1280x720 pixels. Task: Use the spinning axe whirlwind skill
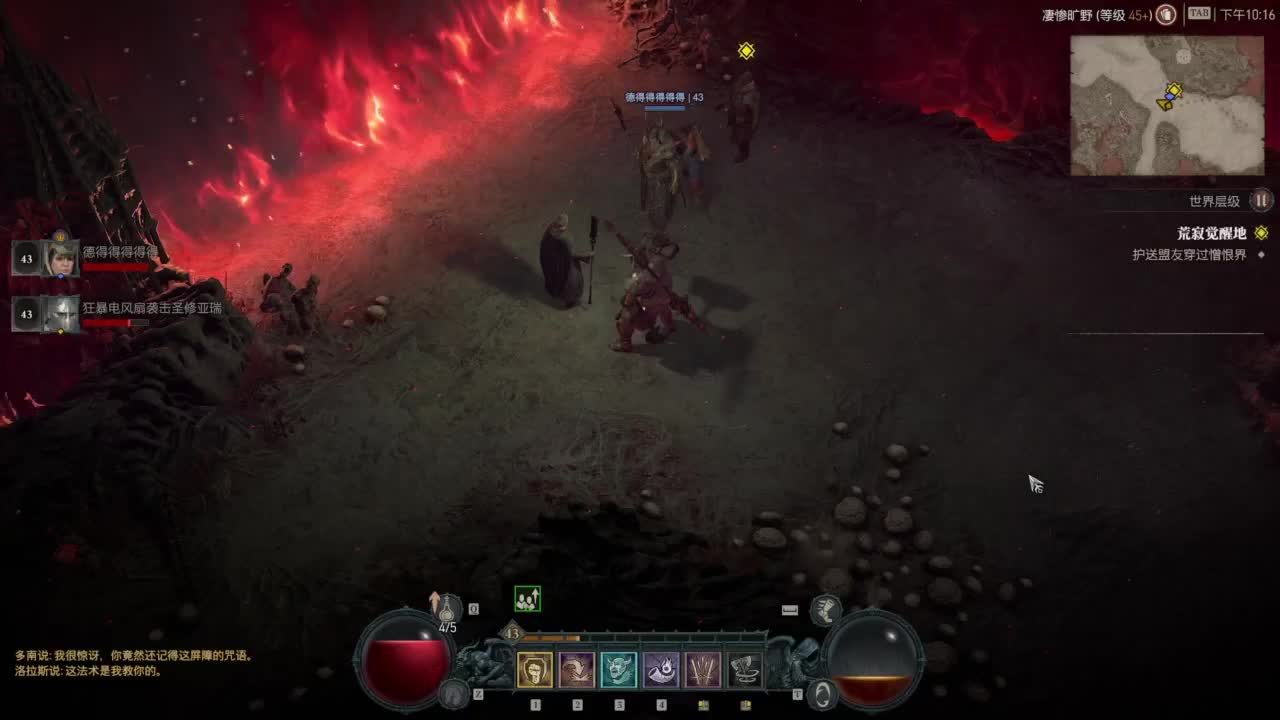pos(745,670)
